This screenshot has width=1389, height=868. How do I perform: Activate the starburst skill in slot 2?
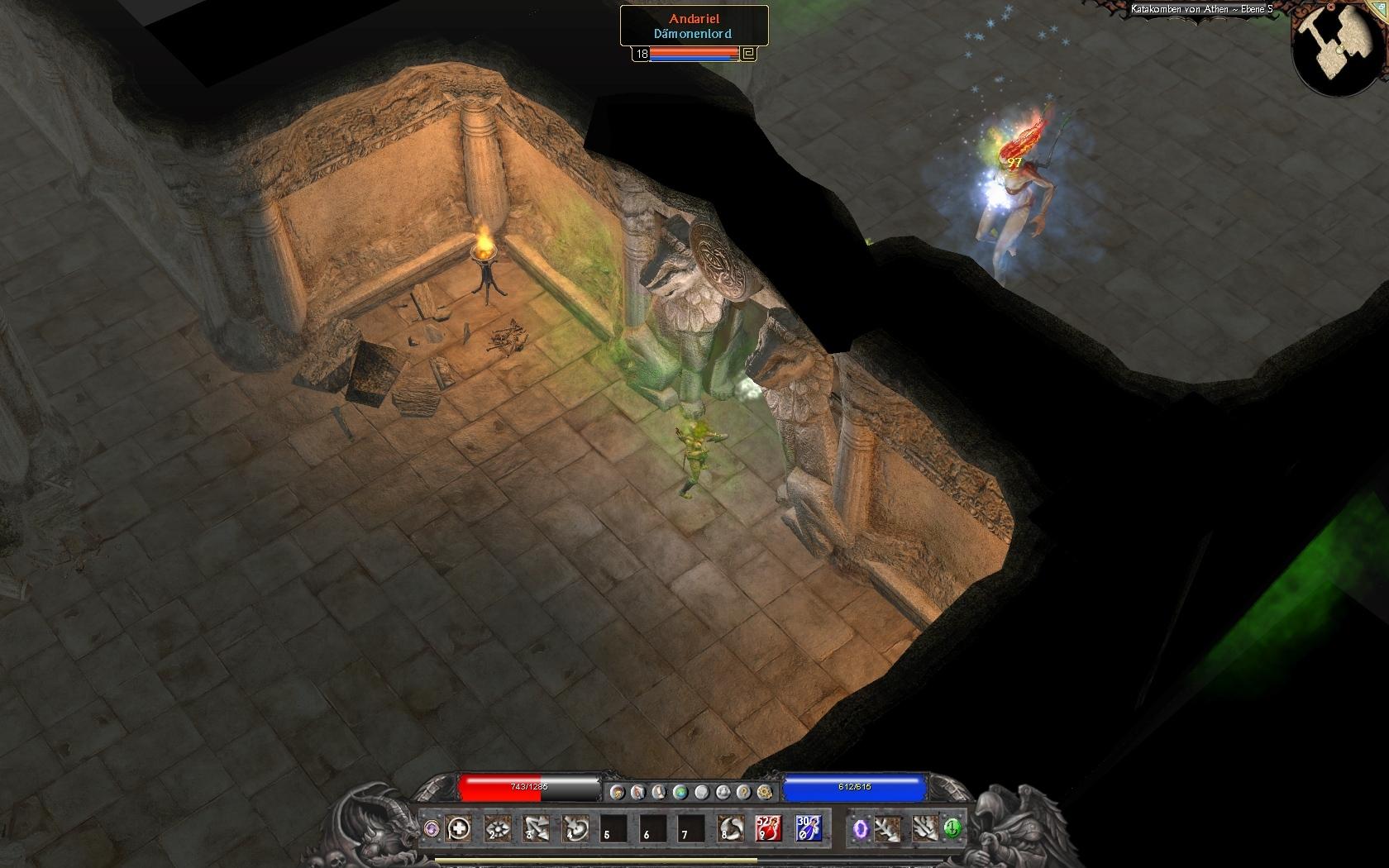click(x=498, y=827)
